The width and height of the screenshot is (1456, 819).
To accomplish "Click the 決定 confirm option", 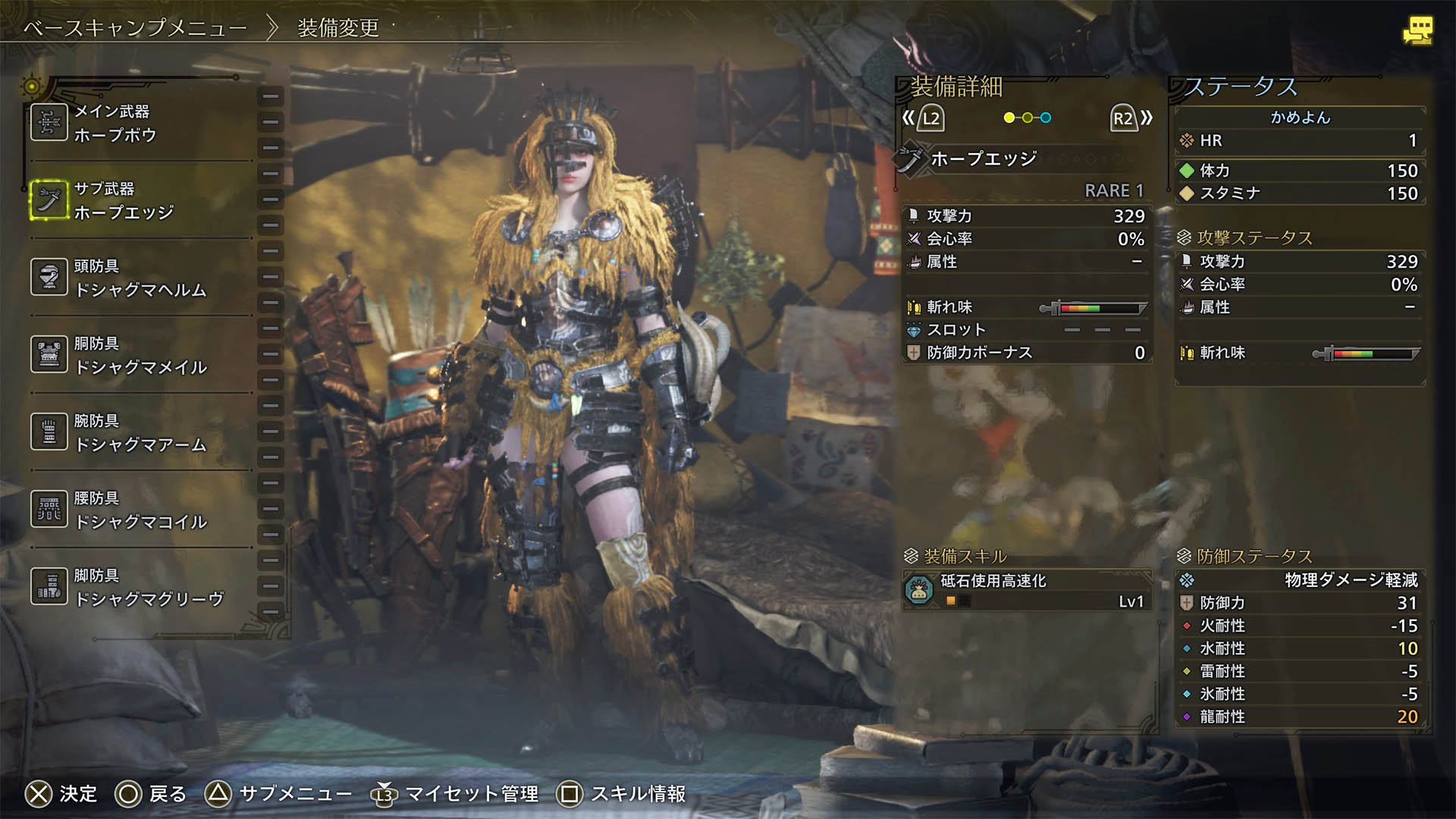I will coord(61,794).
